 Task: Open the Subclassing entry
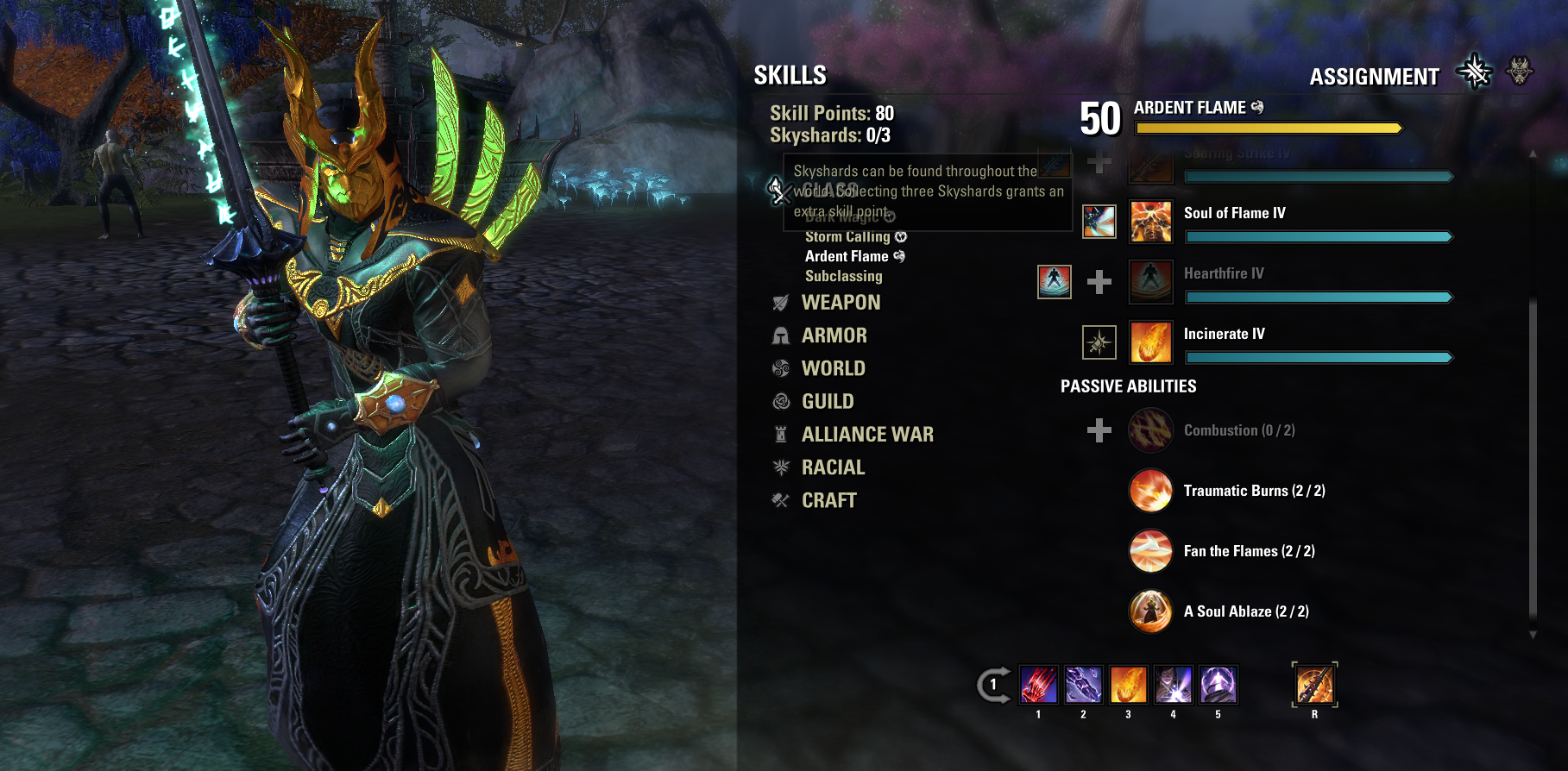click(x=843, y=277)
